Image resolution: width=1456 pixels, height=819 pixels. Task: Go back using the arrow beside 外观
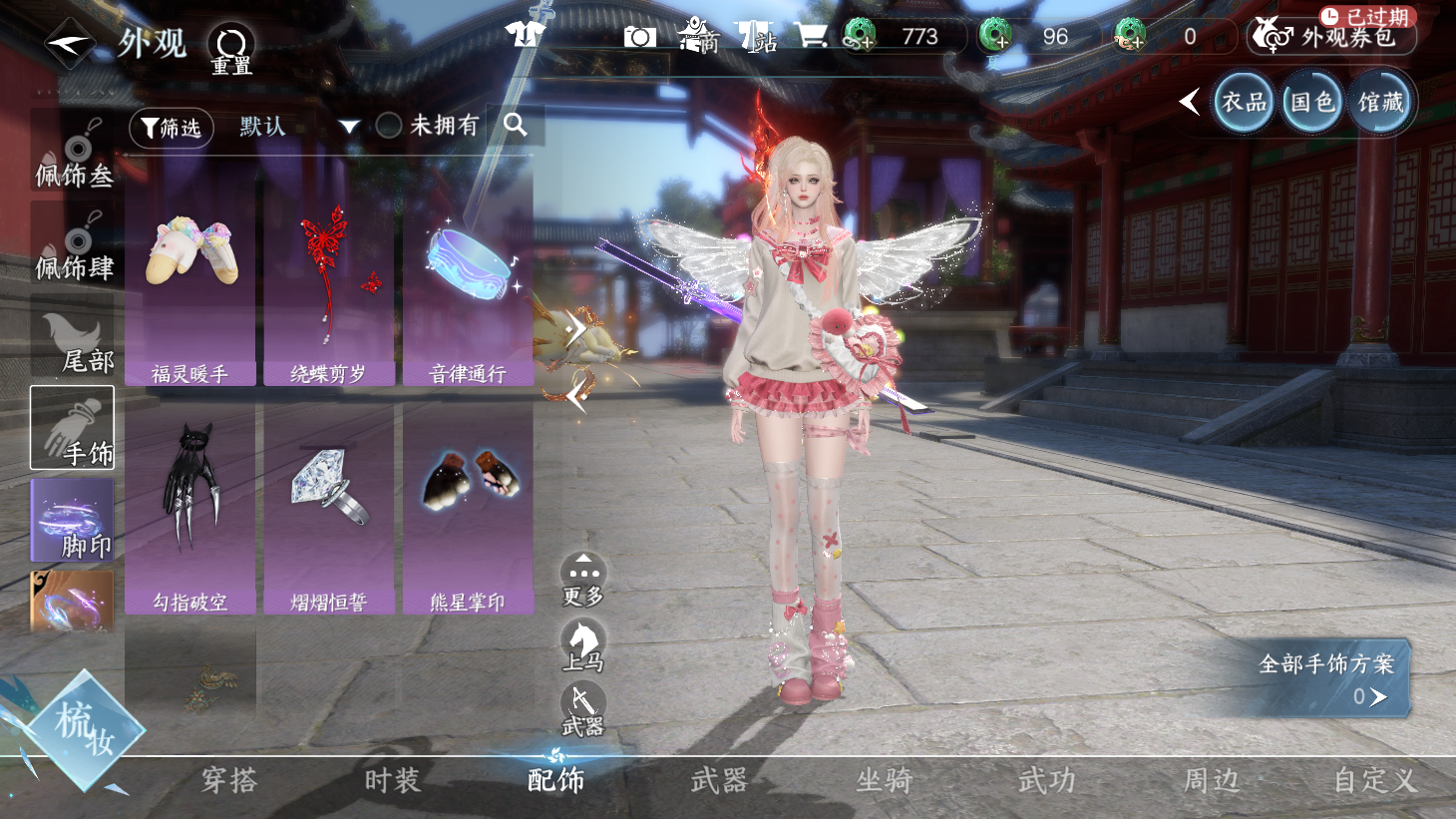(x=69, y=44)
